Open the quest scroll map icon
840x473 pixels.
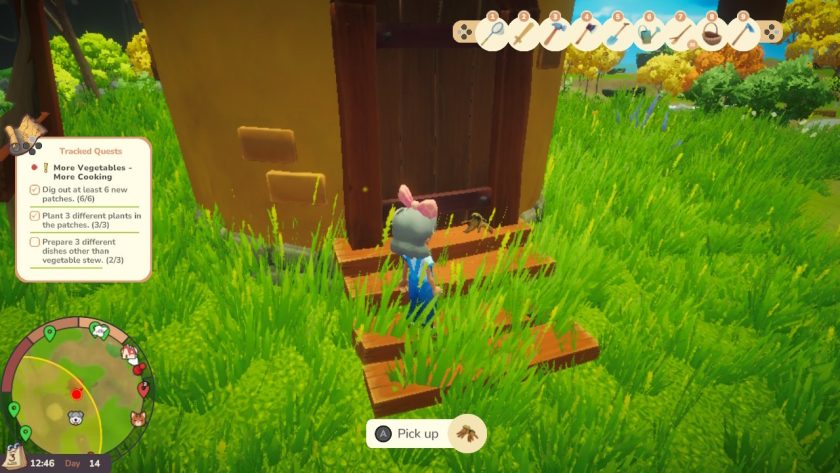pyautogui.click(x=24, y=136)
